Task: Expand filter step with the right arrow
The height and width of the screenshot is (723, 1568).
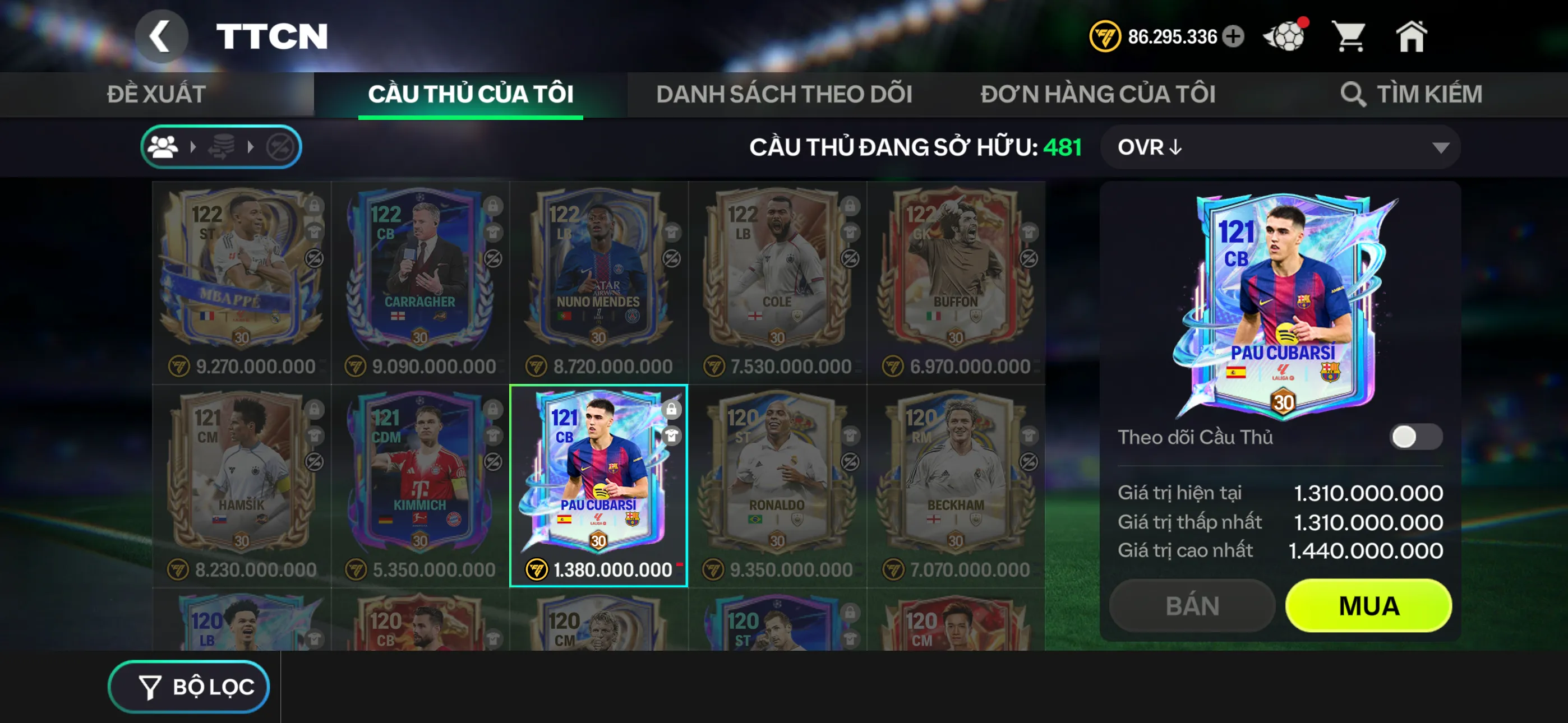Action: [x=193, y=147]
